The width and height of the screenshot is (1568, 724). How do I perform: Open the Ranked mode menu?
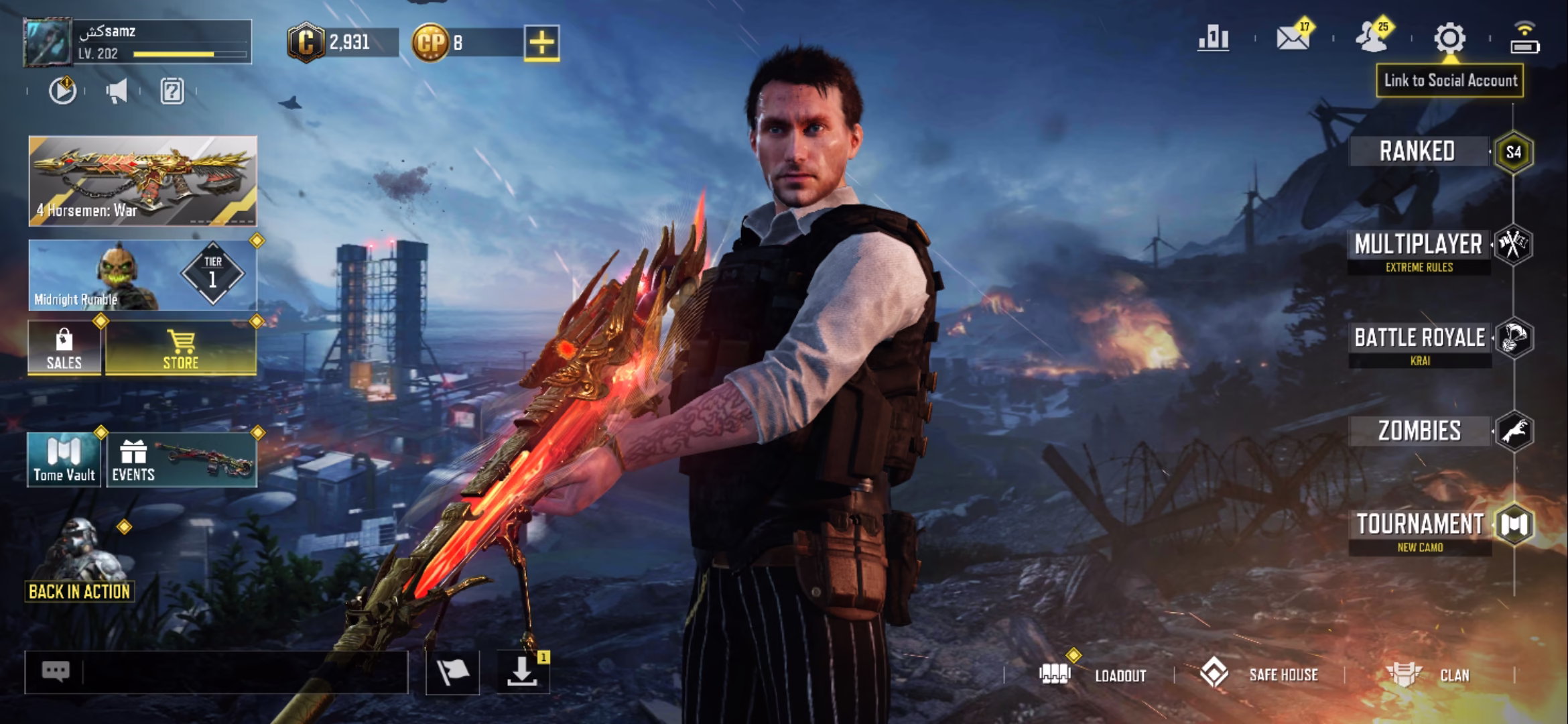(1417, 152)
